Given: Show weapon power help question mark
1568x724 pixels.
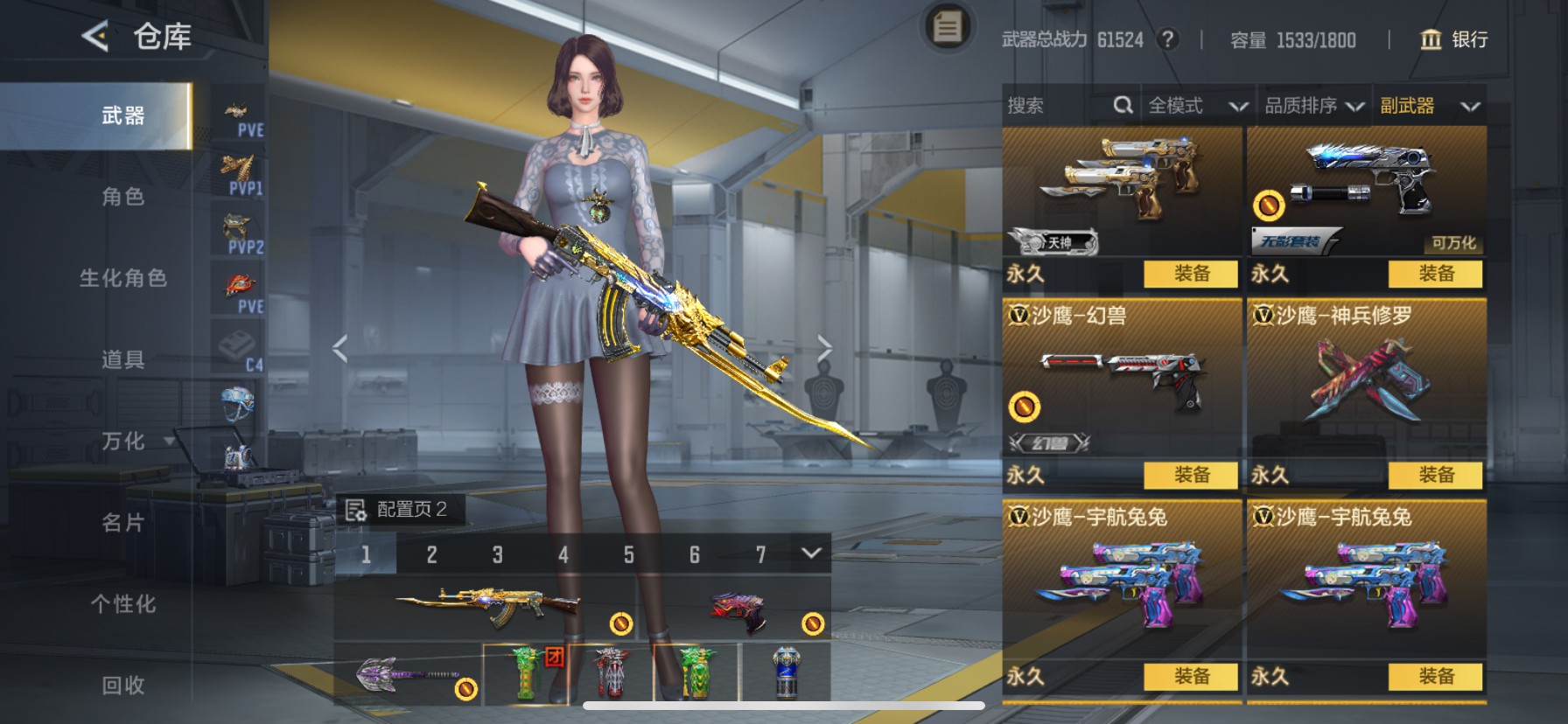Looking at the screenshot, I should [x=1167, y=39].
